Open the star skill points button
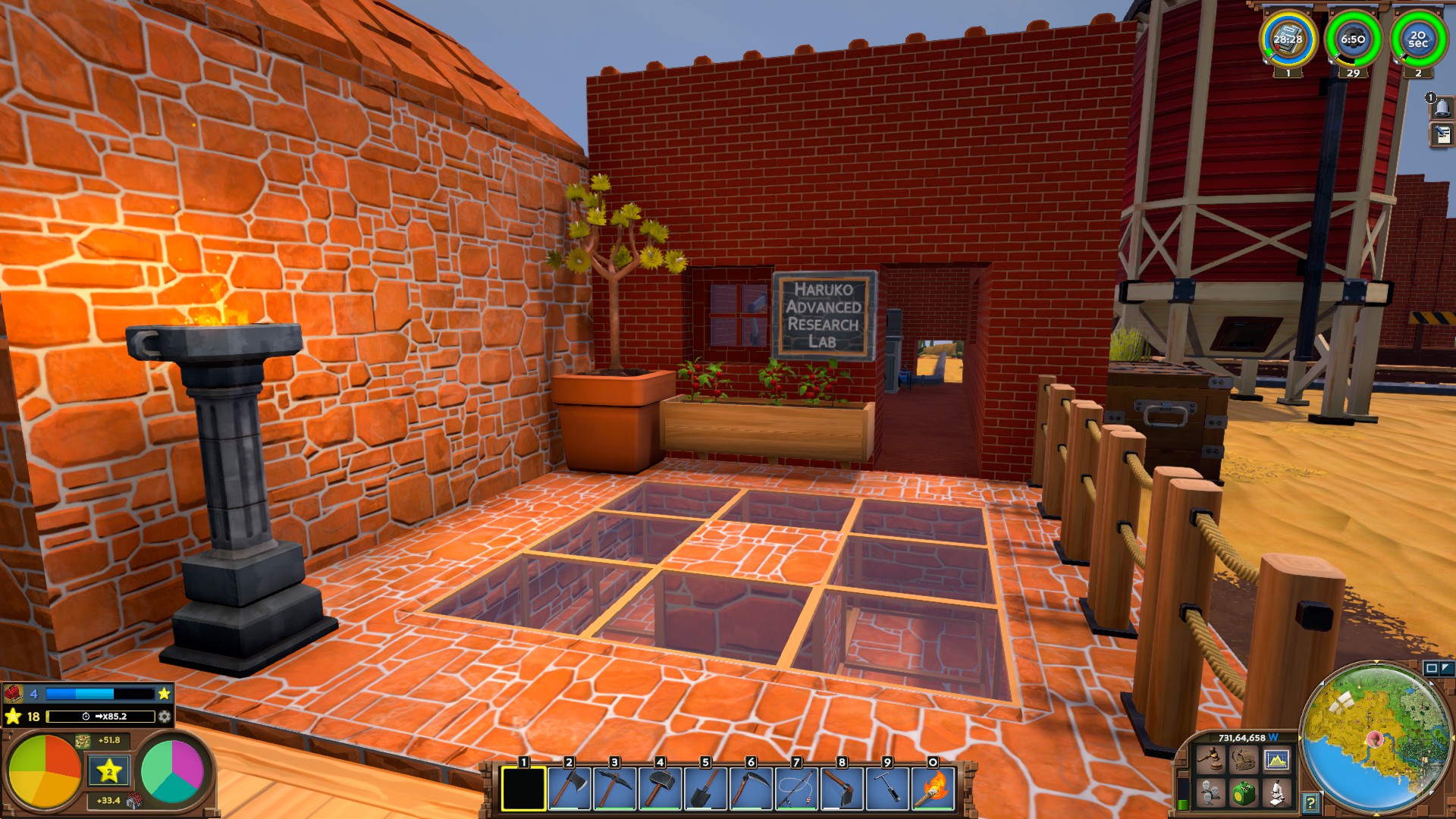1456x819 pixels. tap(109, 772)
